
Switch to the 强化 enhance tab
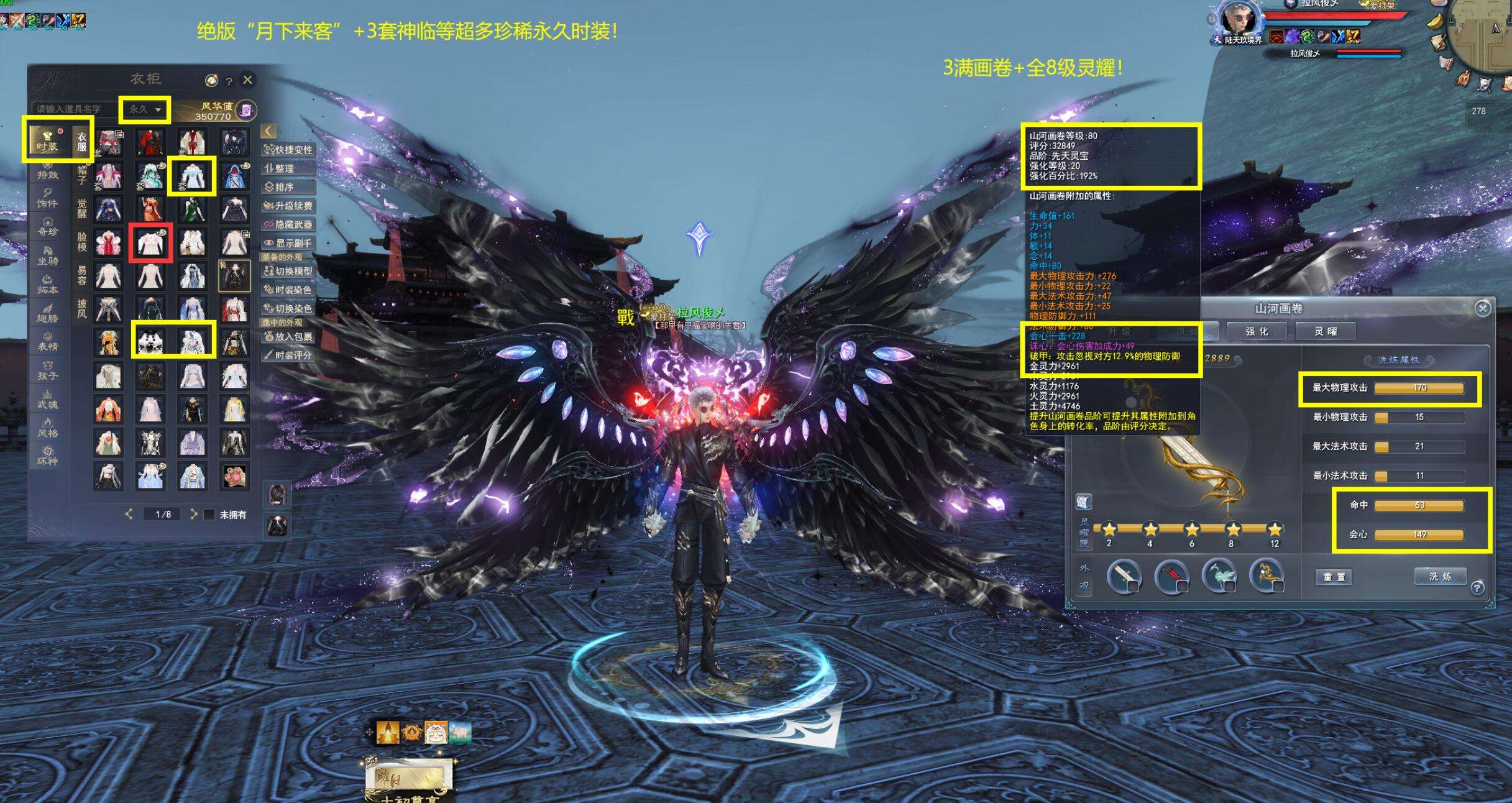pyautogui.click(x=1257, y=331)
